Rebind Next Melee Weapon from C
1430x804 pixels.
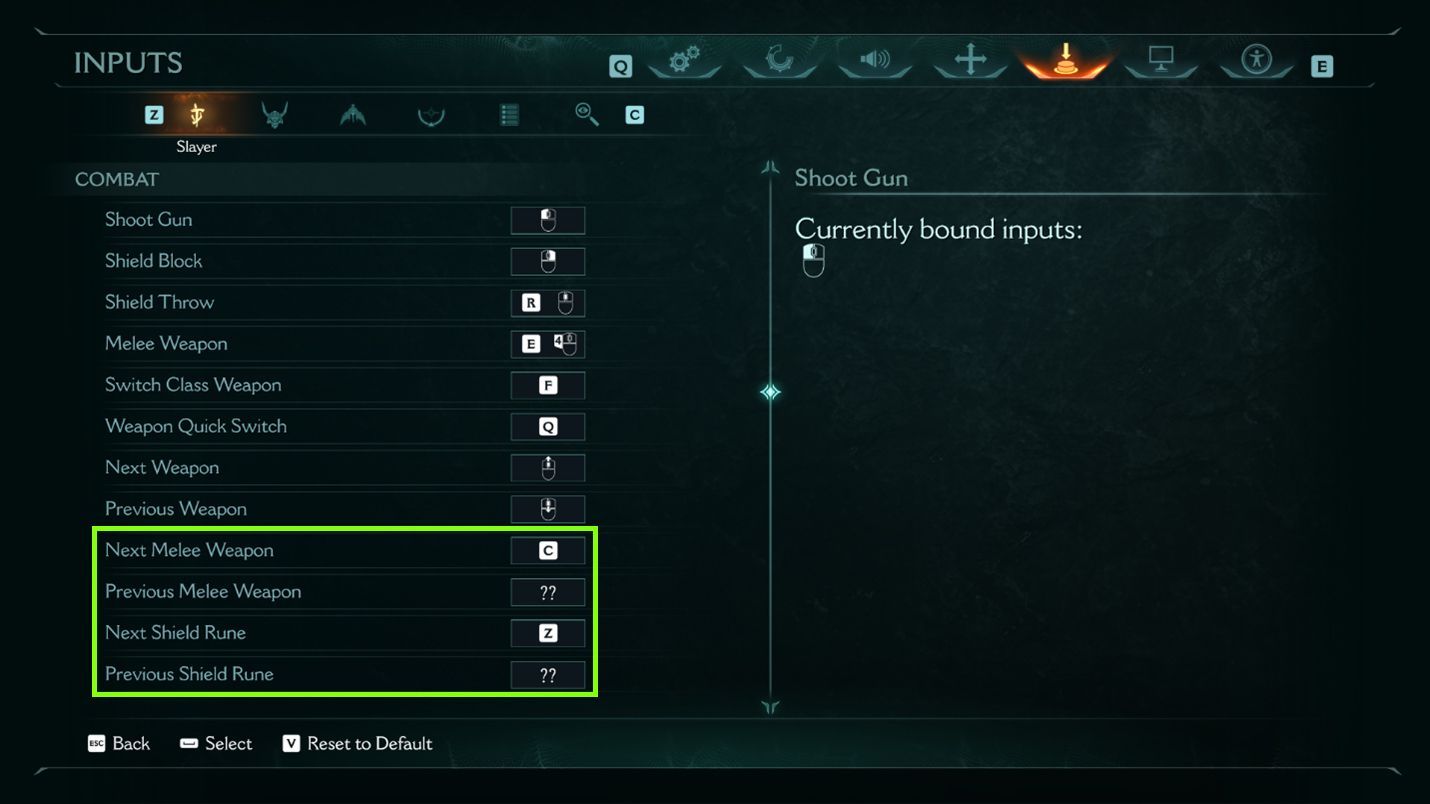pos(548,550)
